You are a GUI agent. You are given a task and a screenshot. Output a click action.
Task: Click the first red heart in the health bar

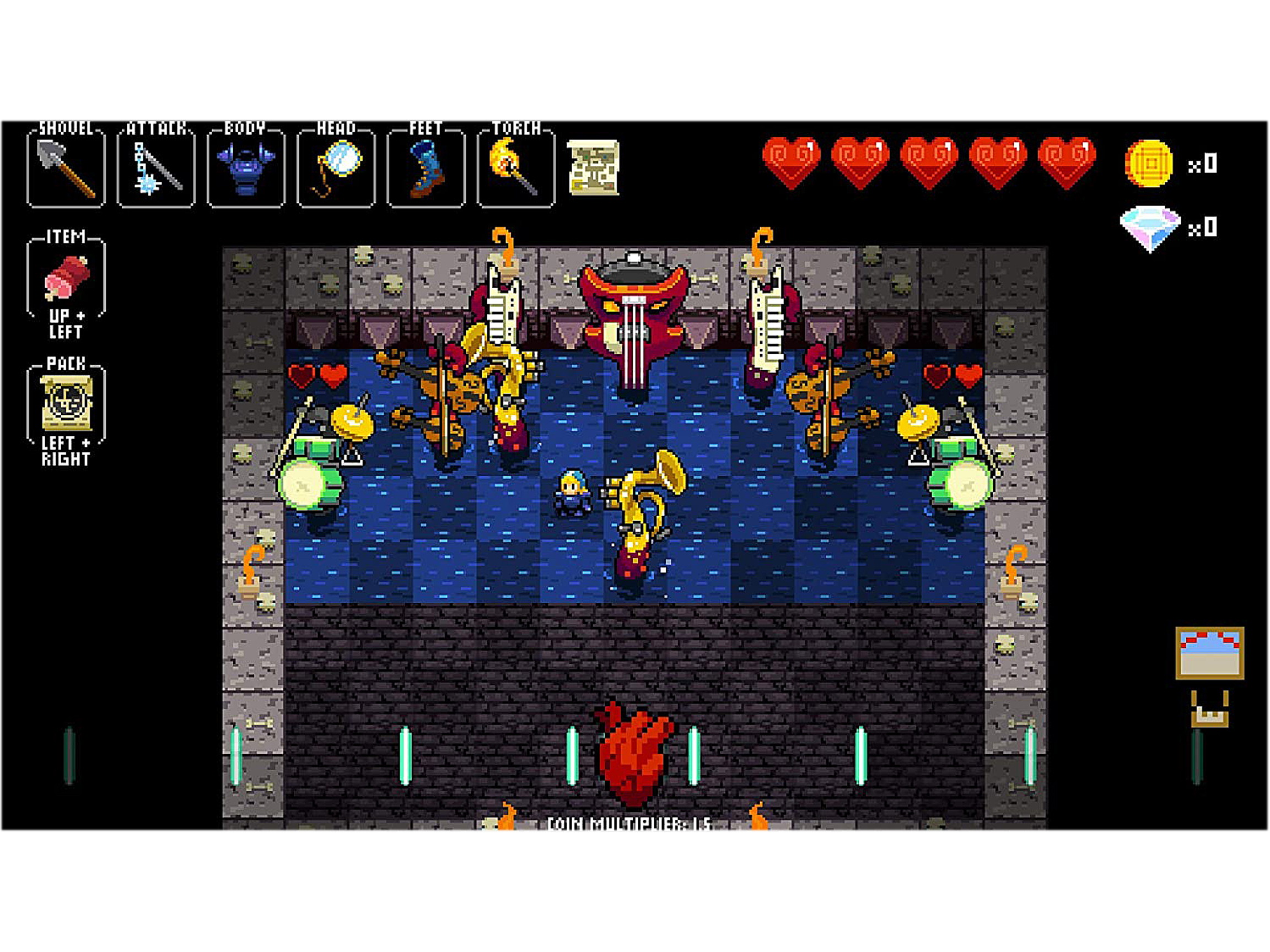792,164
